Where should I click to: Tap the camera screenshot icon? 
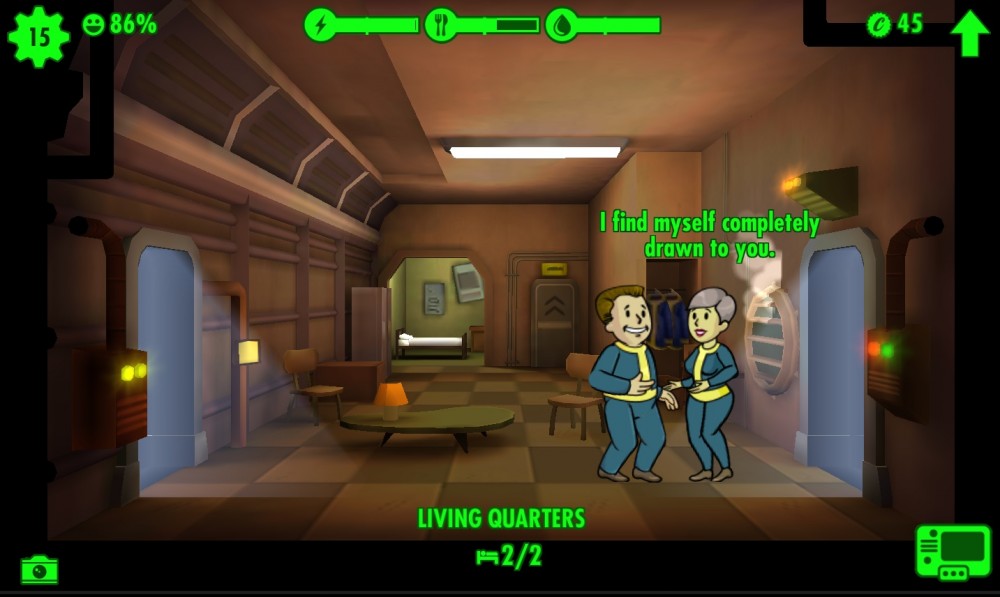[39, 570]
